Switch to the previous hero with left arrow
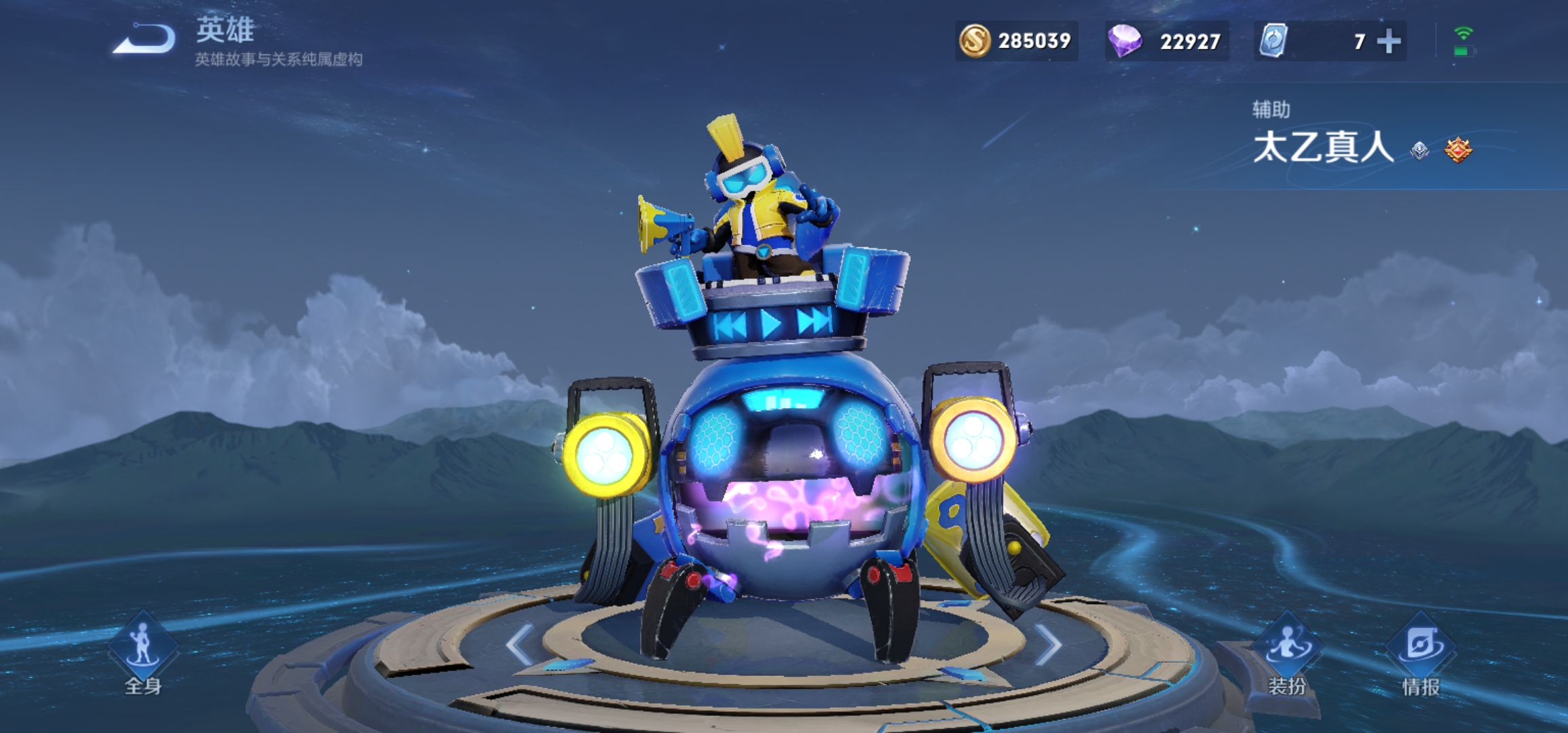 pos(520,645)
